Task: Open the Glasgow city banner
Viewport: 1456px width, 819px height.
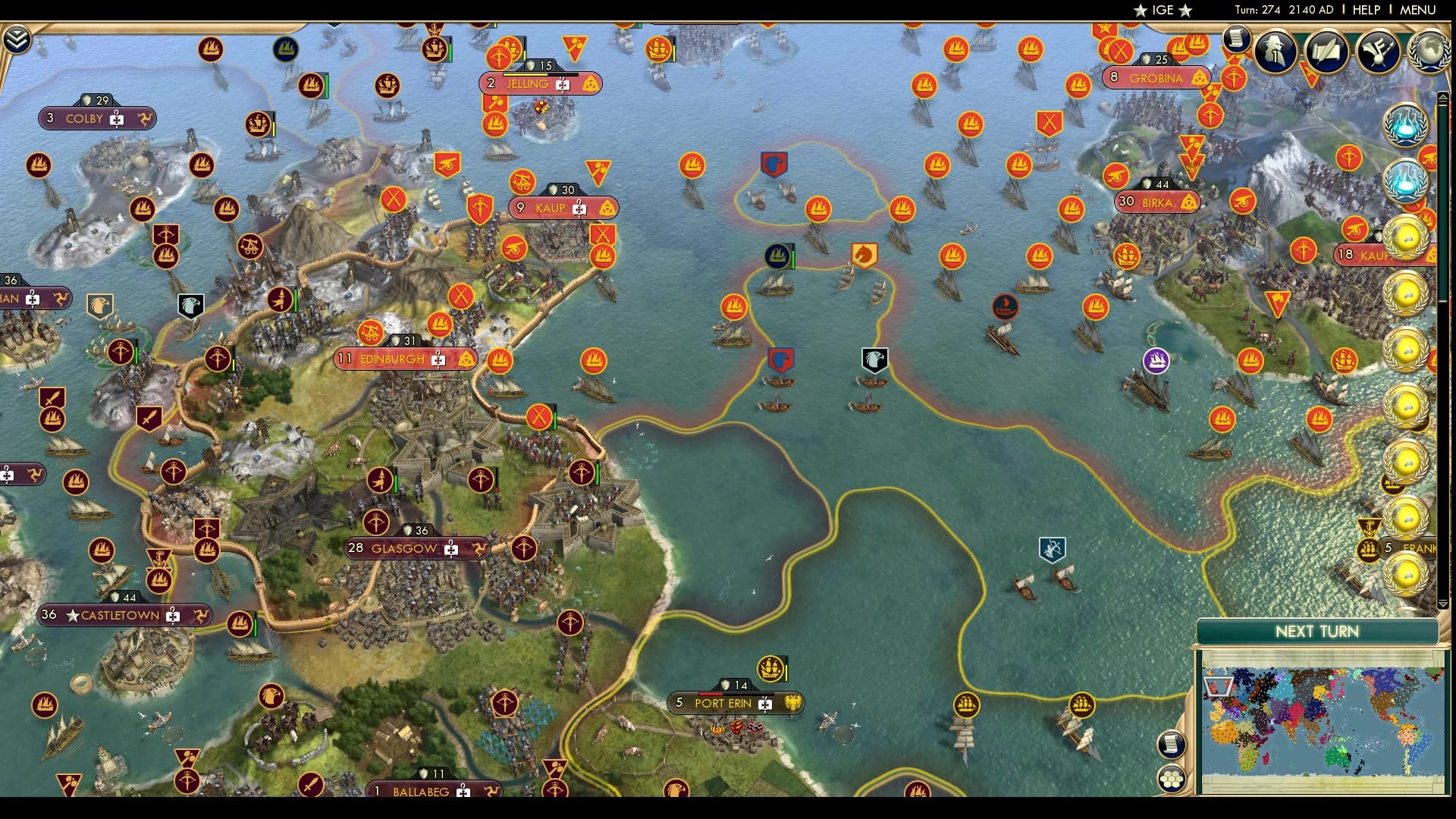Action: tap(416, 548)
